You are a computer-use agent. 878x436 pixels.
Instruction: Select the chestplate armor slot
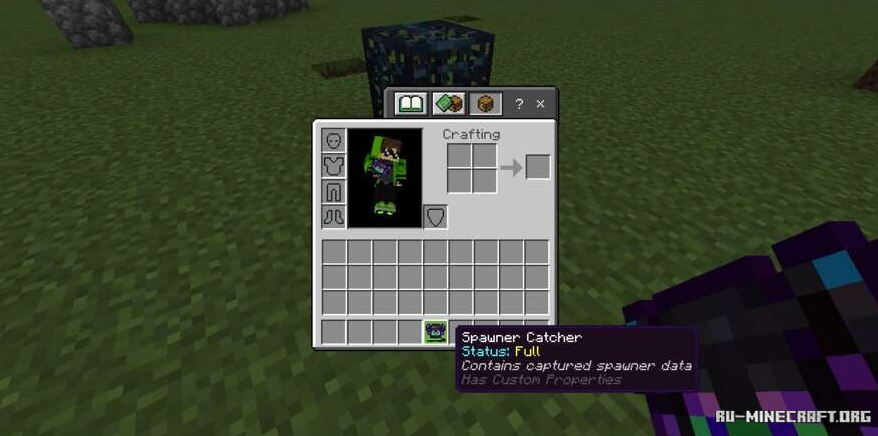[333, 166]
